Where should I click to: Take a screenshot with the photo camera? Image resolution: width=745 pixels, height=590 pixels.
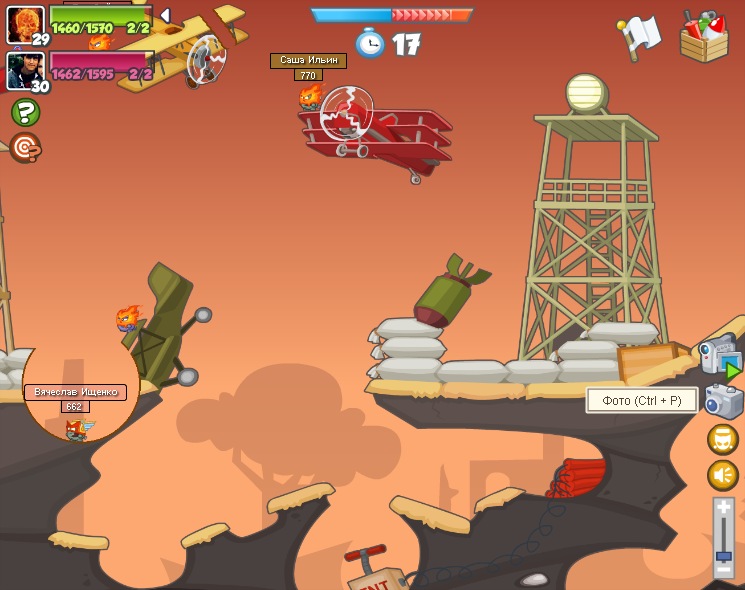click(723, 401)
